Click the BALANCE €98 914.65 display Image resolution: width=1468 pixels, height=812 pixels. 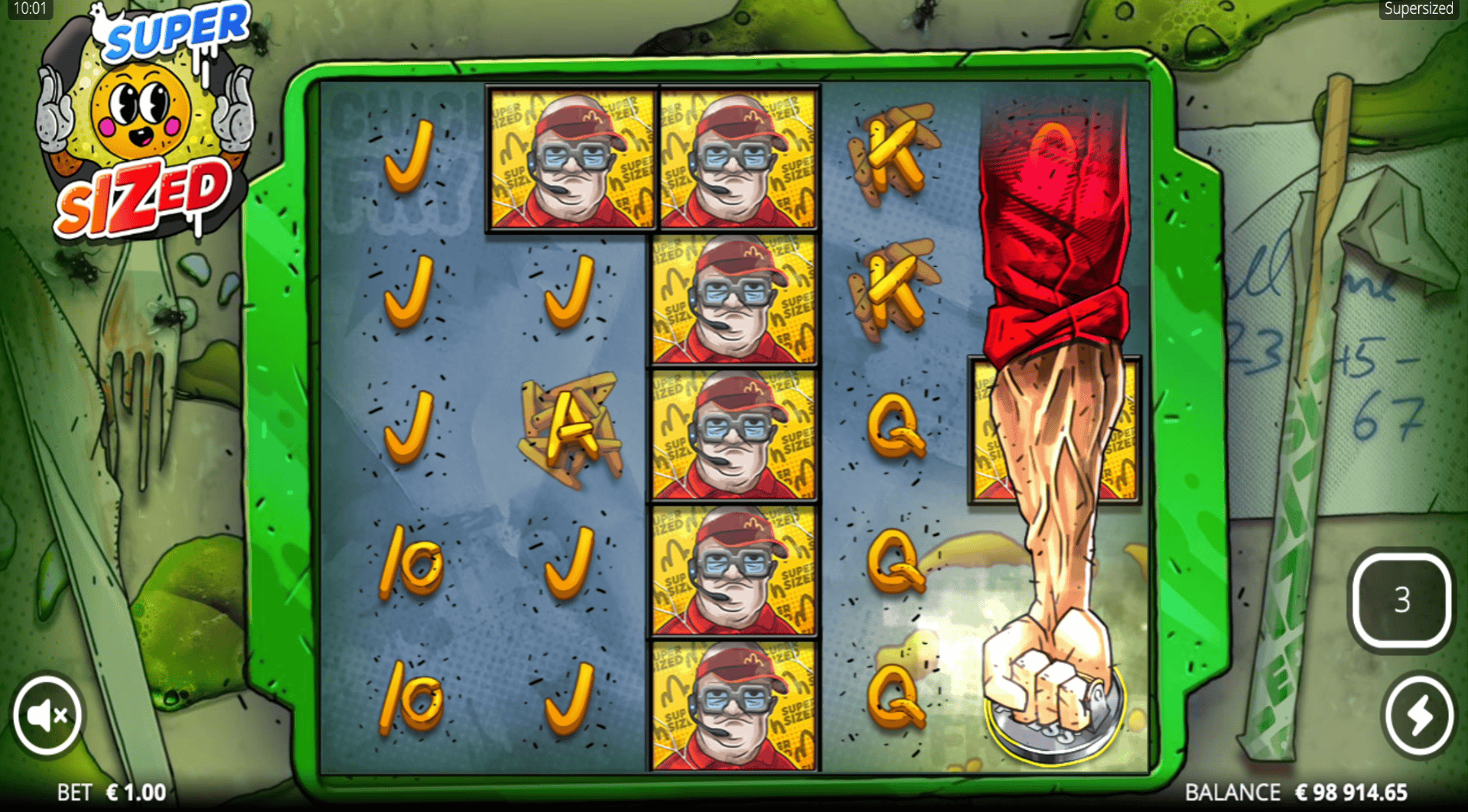(1297, 793)
